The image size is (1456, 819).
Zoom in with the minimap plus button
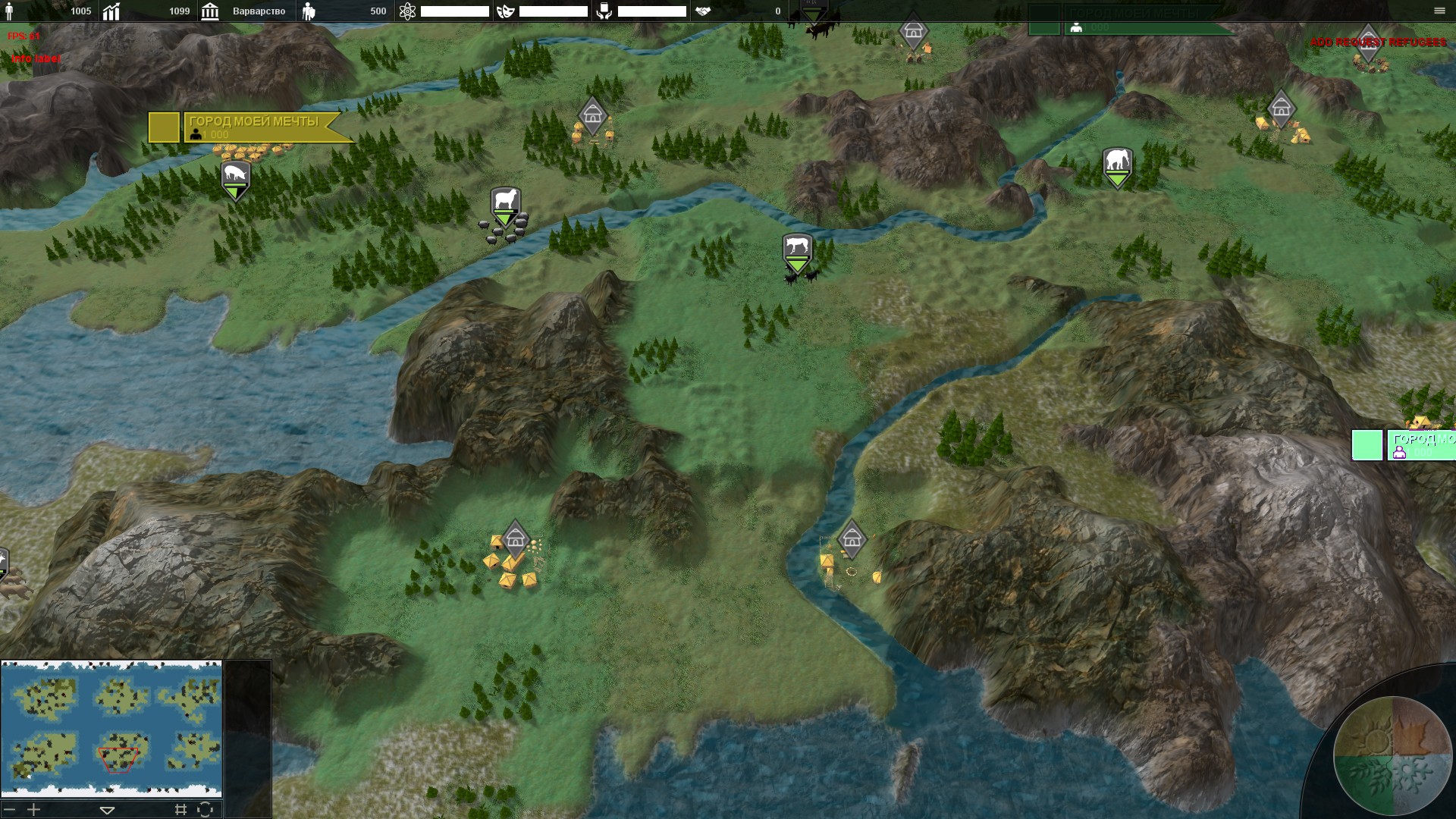click(x=33, y=810)
